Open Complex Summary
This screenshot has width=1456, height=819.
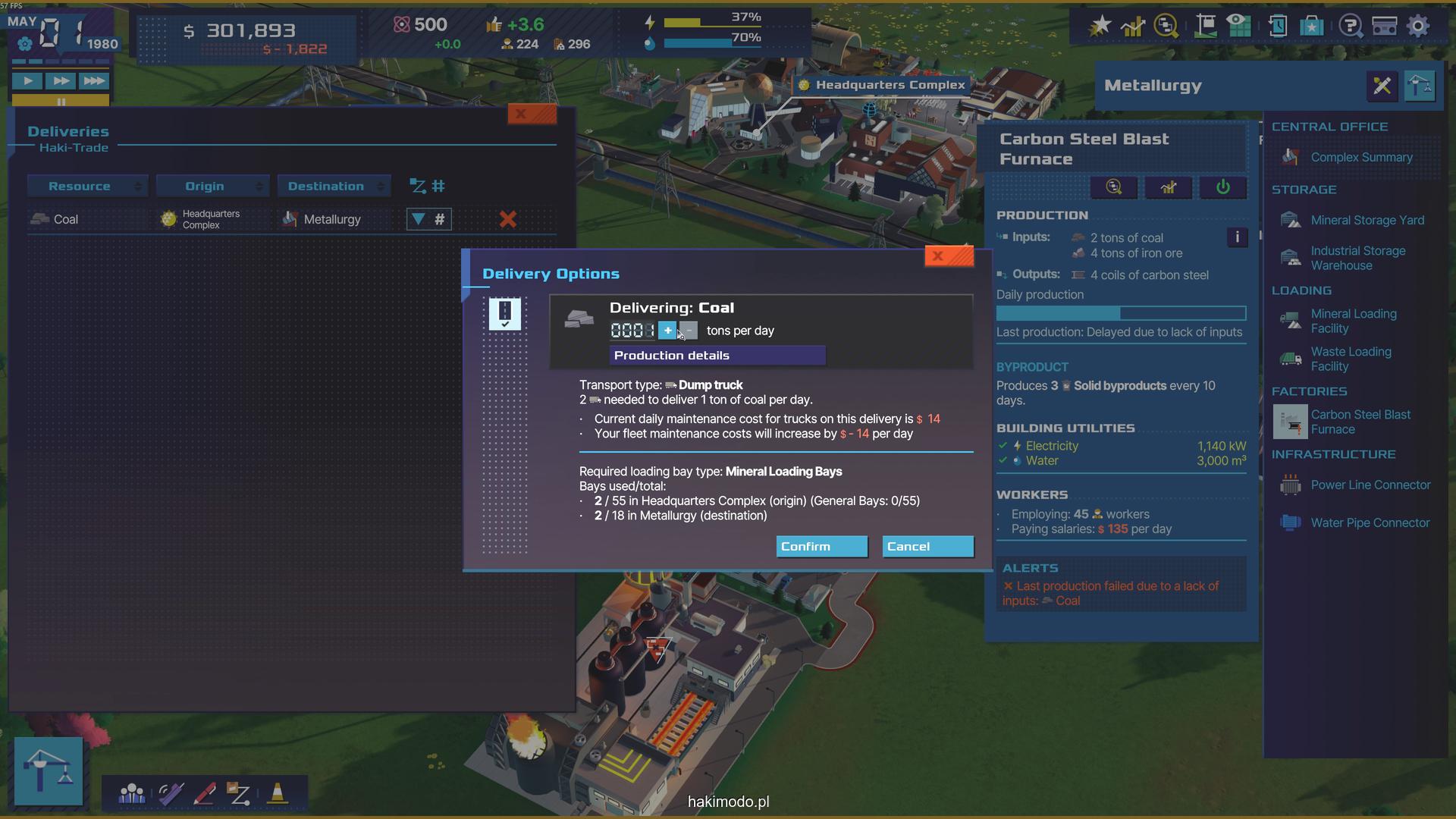click(x=1360, y=158)
